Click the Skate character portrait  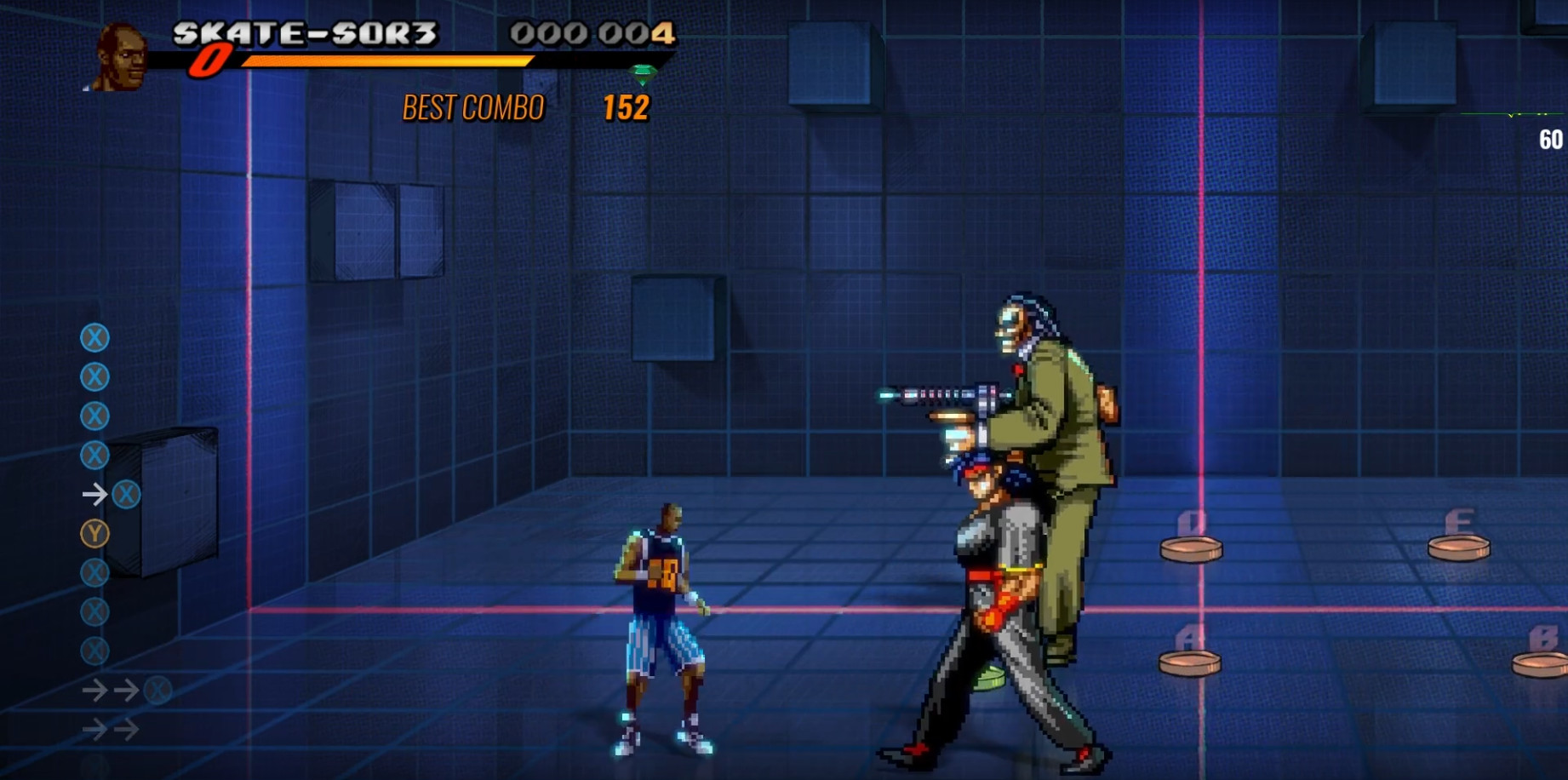click(122, 51)
